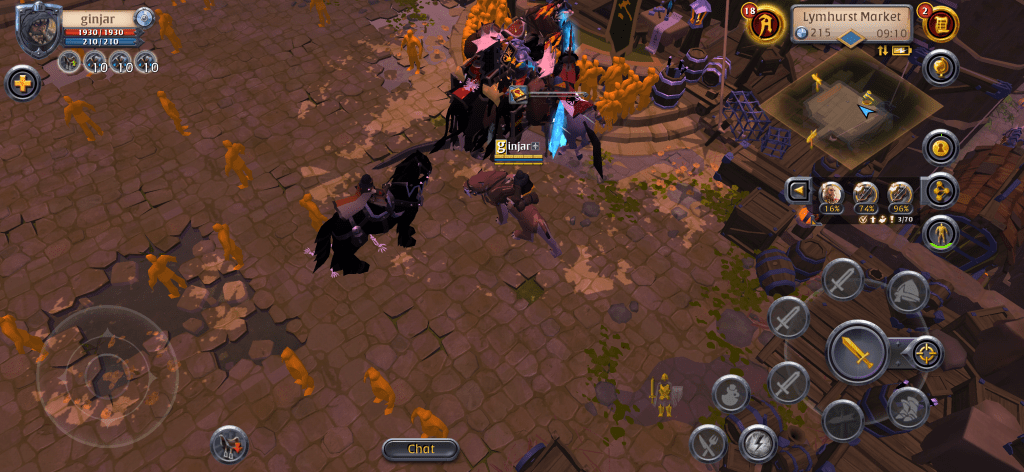Open the gold A menu with badge 18
This screenshot has height=472, width=1024.
pos(765,24)
